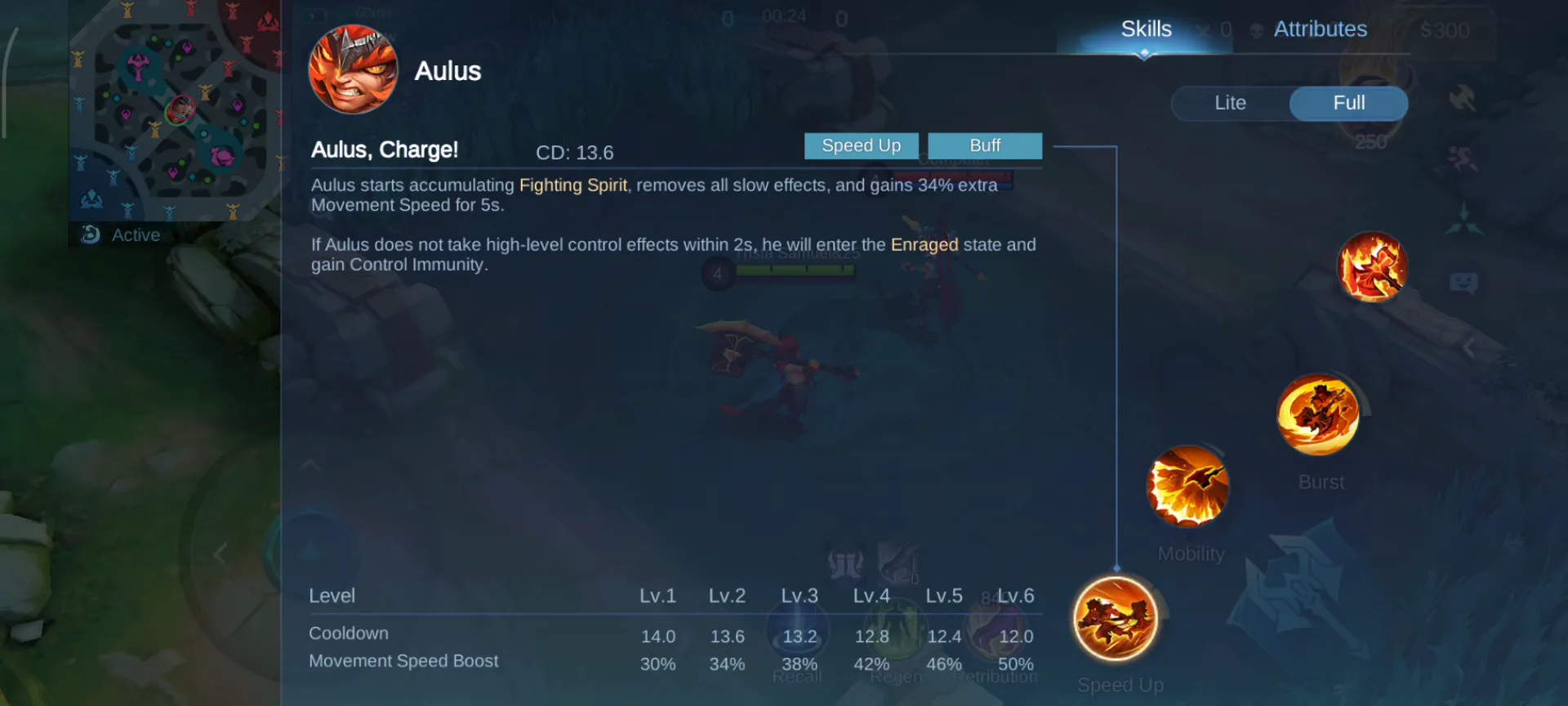Viewport: 1568px width, 706px height.
Task: Select the Mobility skill icon
Action: tap(1188, 486)
